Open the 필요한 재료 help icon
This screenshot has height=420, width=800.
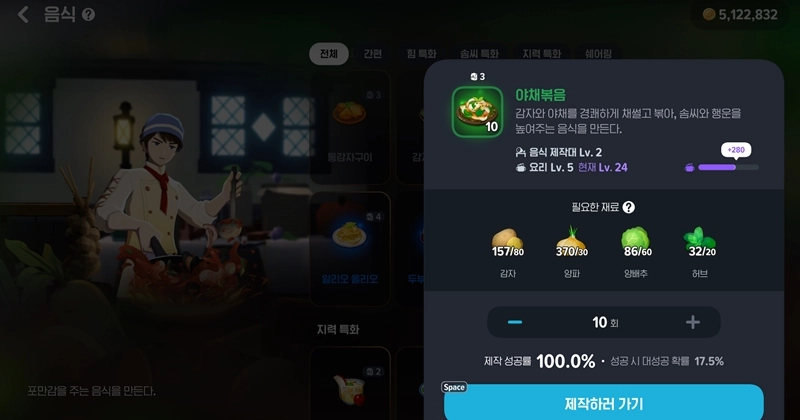(x=628, y=207)
